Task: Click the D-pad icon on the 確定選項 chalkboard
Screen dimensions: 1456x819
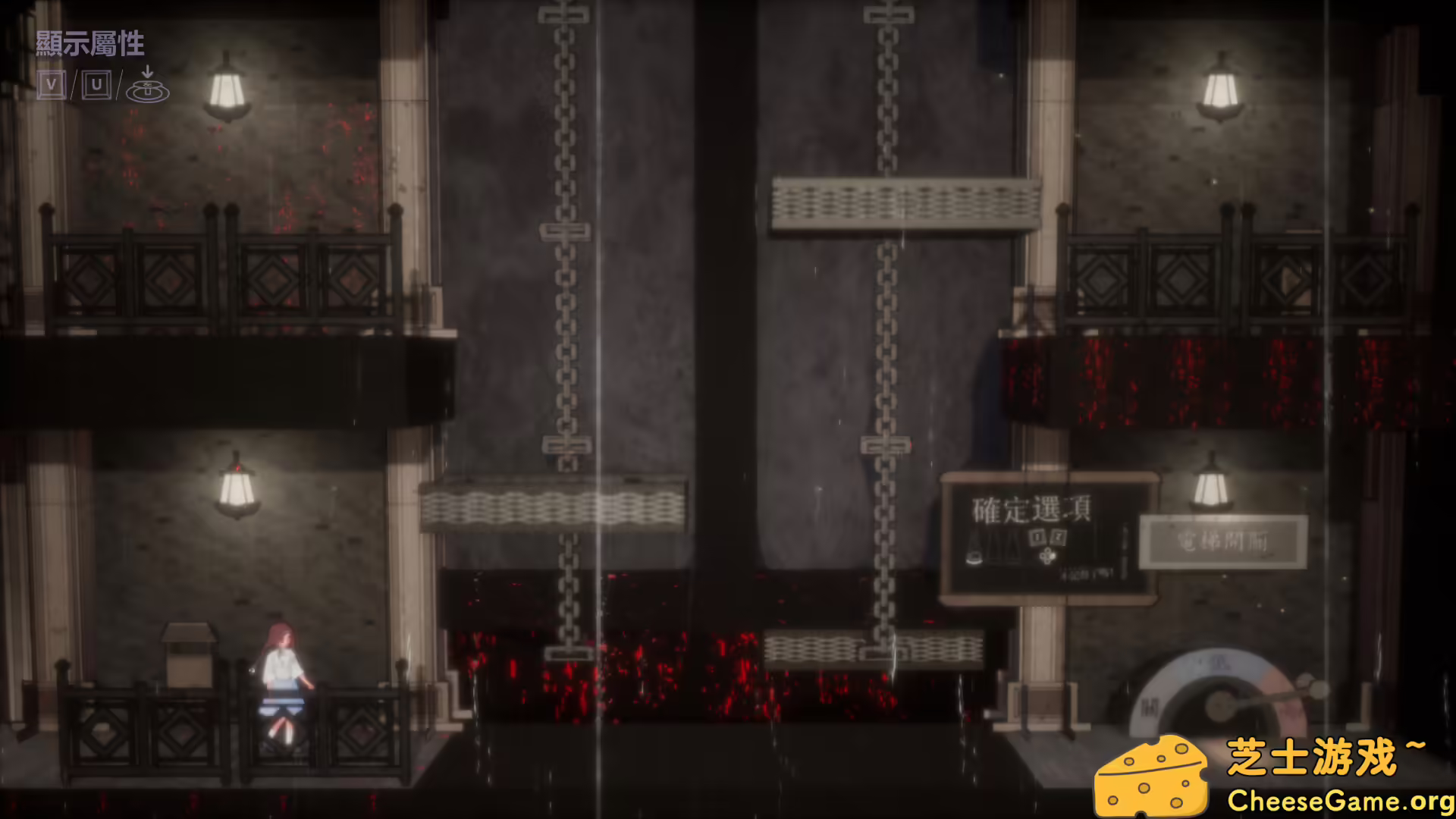Action: tap(1048, 557)
